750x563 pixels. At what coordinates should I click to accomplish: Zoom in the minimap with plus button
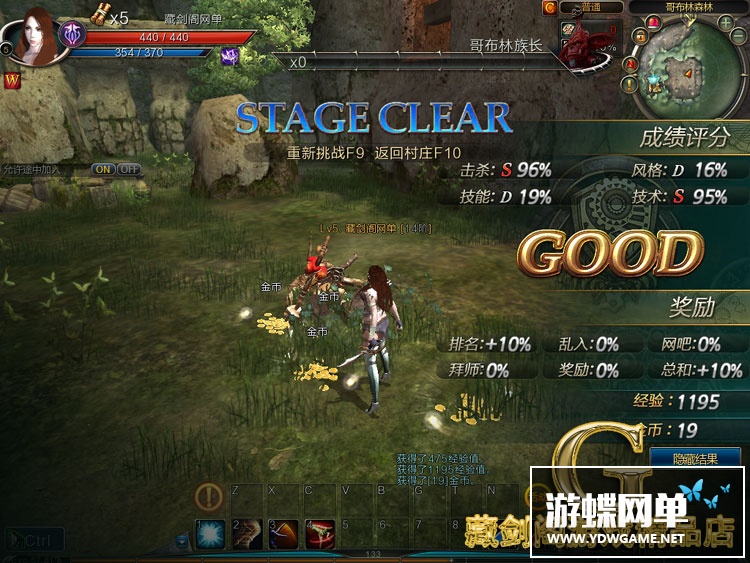(725, 23)
